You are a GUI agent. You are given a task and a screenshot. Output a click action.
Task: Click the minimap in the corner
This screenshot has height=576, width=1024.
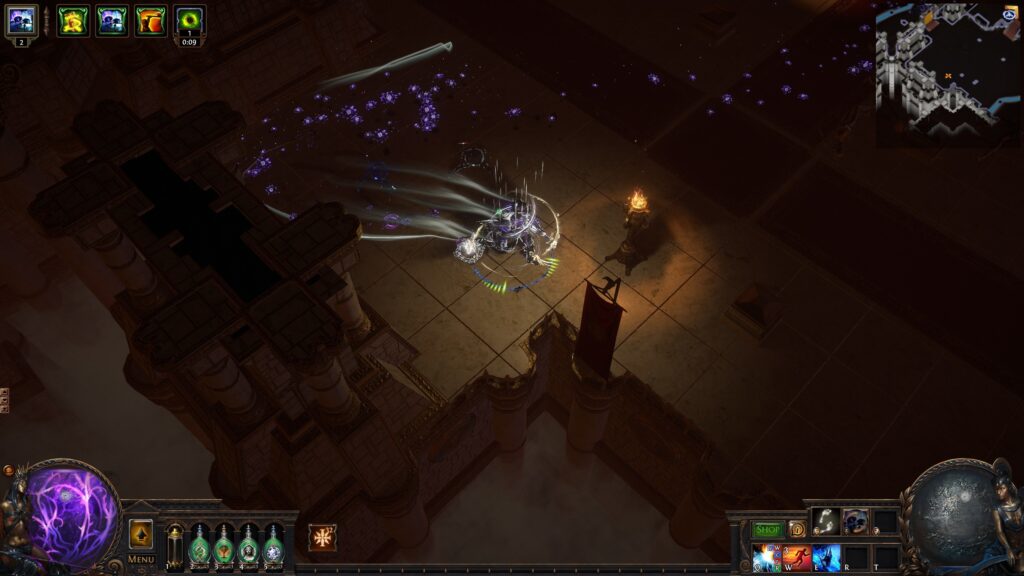[x=948, y=74]
